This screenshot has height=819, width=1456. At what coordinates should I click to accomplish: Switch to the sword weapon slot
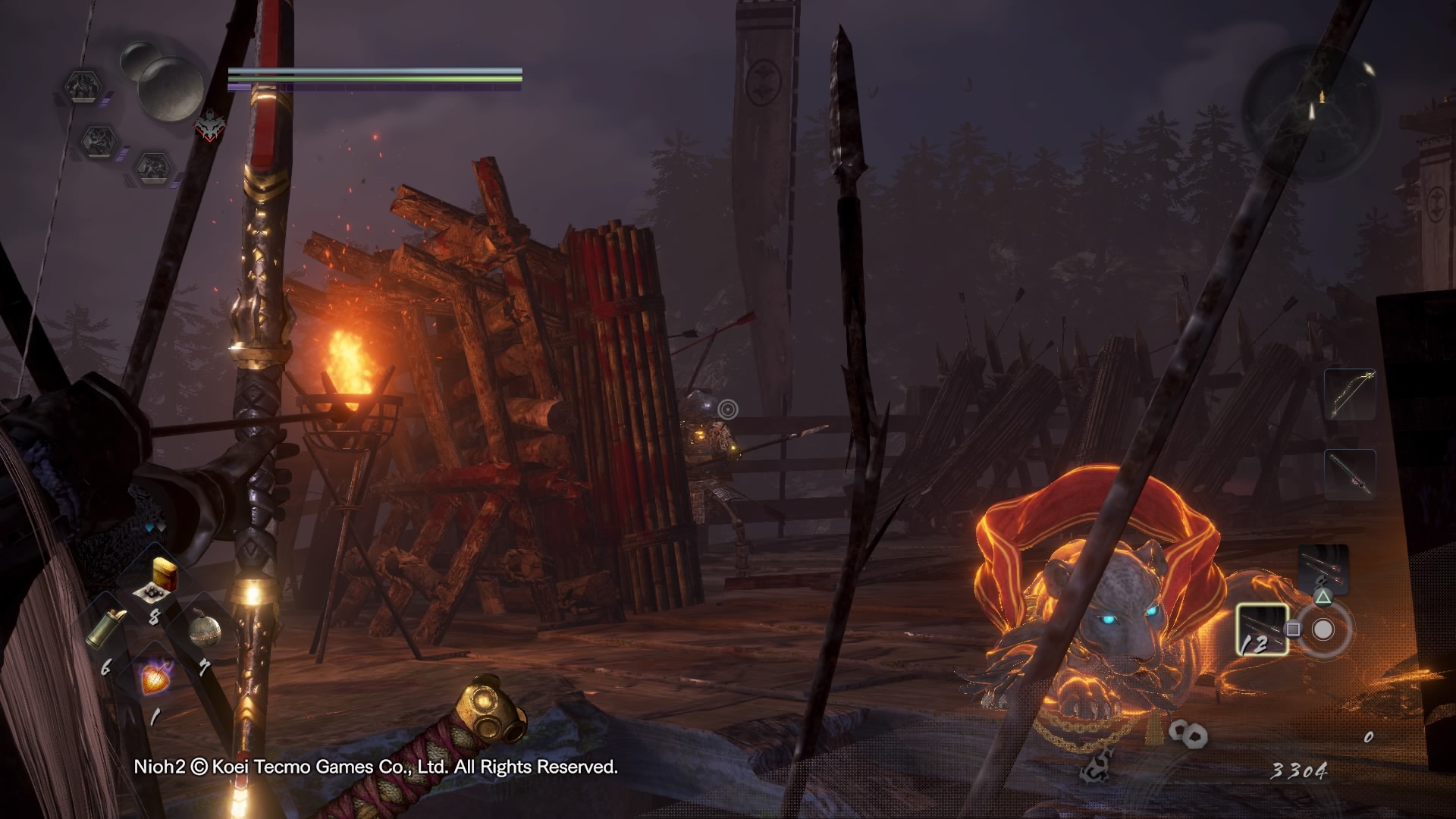click(x=1350, y=473)
